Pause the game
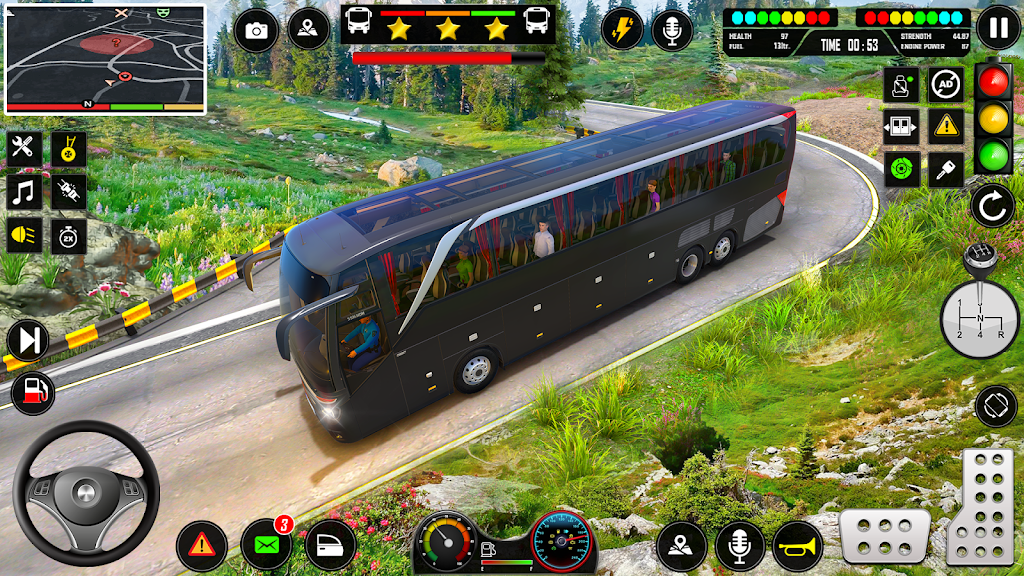 tap(997, 27)
